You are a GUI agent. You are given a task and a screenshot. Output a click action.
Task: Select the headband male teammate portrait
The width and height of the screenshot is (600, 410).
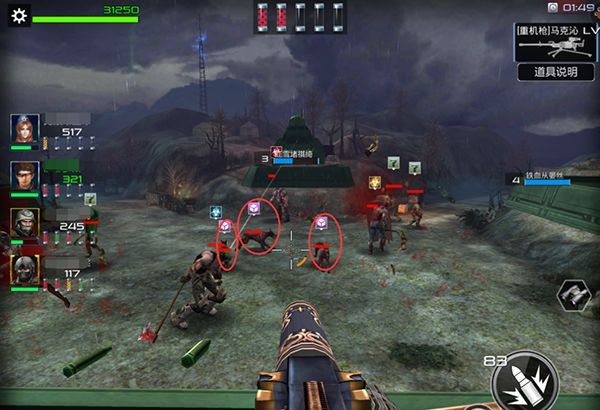25,176
